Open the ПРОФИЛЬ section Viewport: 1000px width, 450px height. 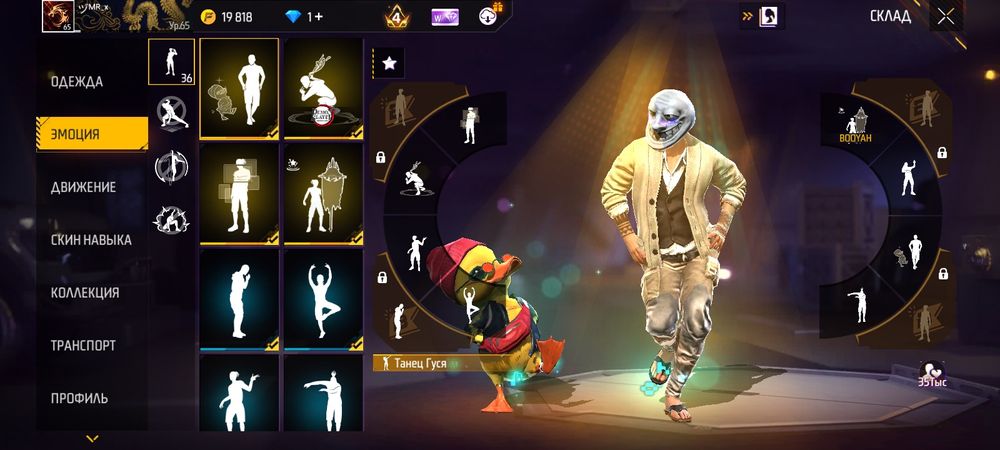(x=80, y=398)
